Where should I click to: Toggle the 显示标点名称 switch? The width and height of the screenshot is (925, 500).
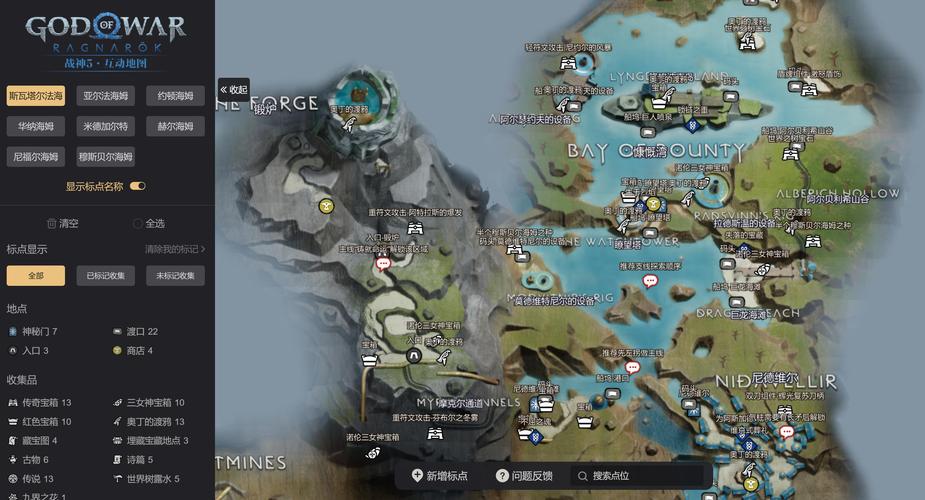tap(138, 186)
